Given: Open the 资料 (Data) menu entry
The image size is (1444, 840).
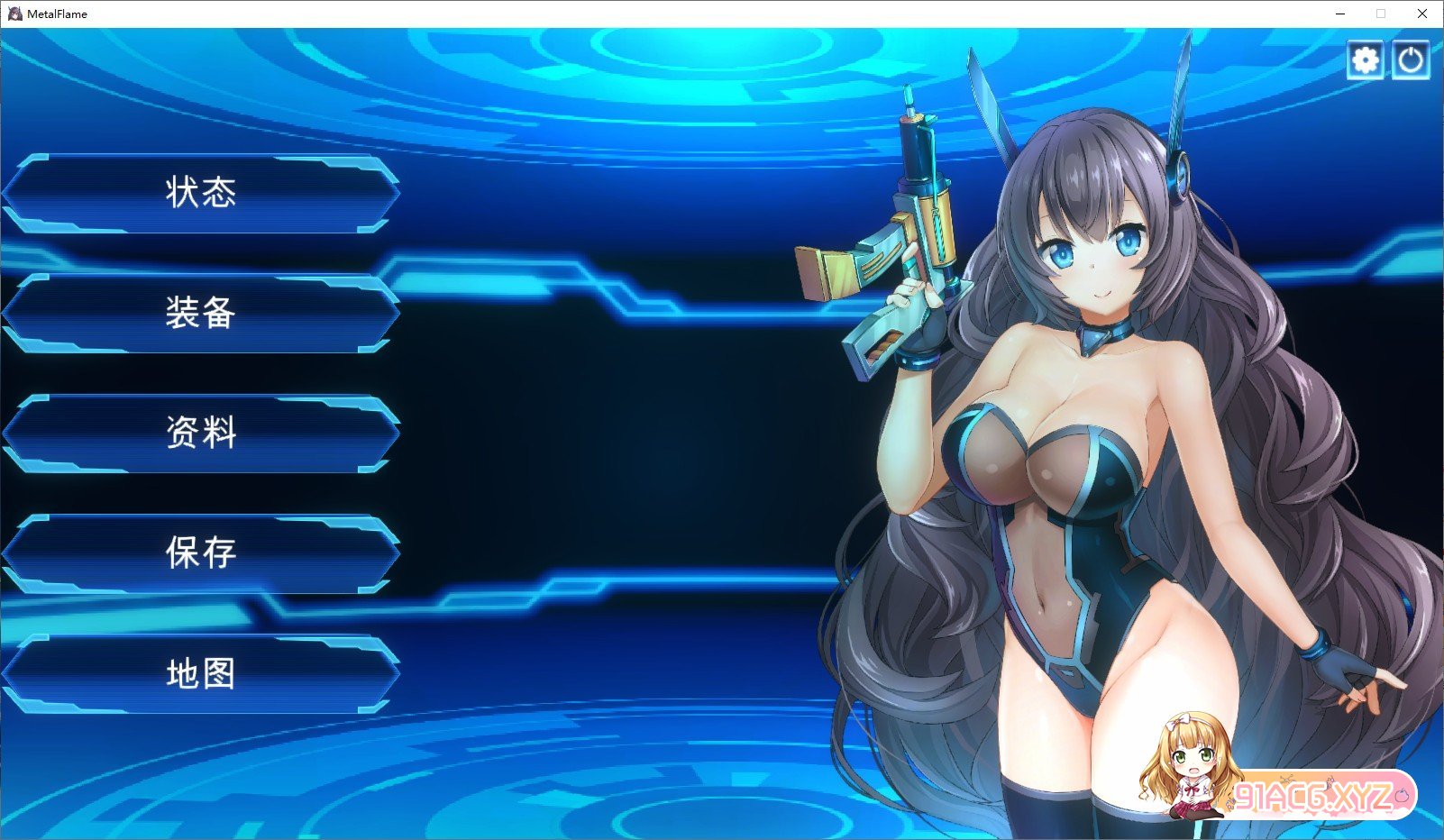Looking at the screenshot, I should 200,434.
